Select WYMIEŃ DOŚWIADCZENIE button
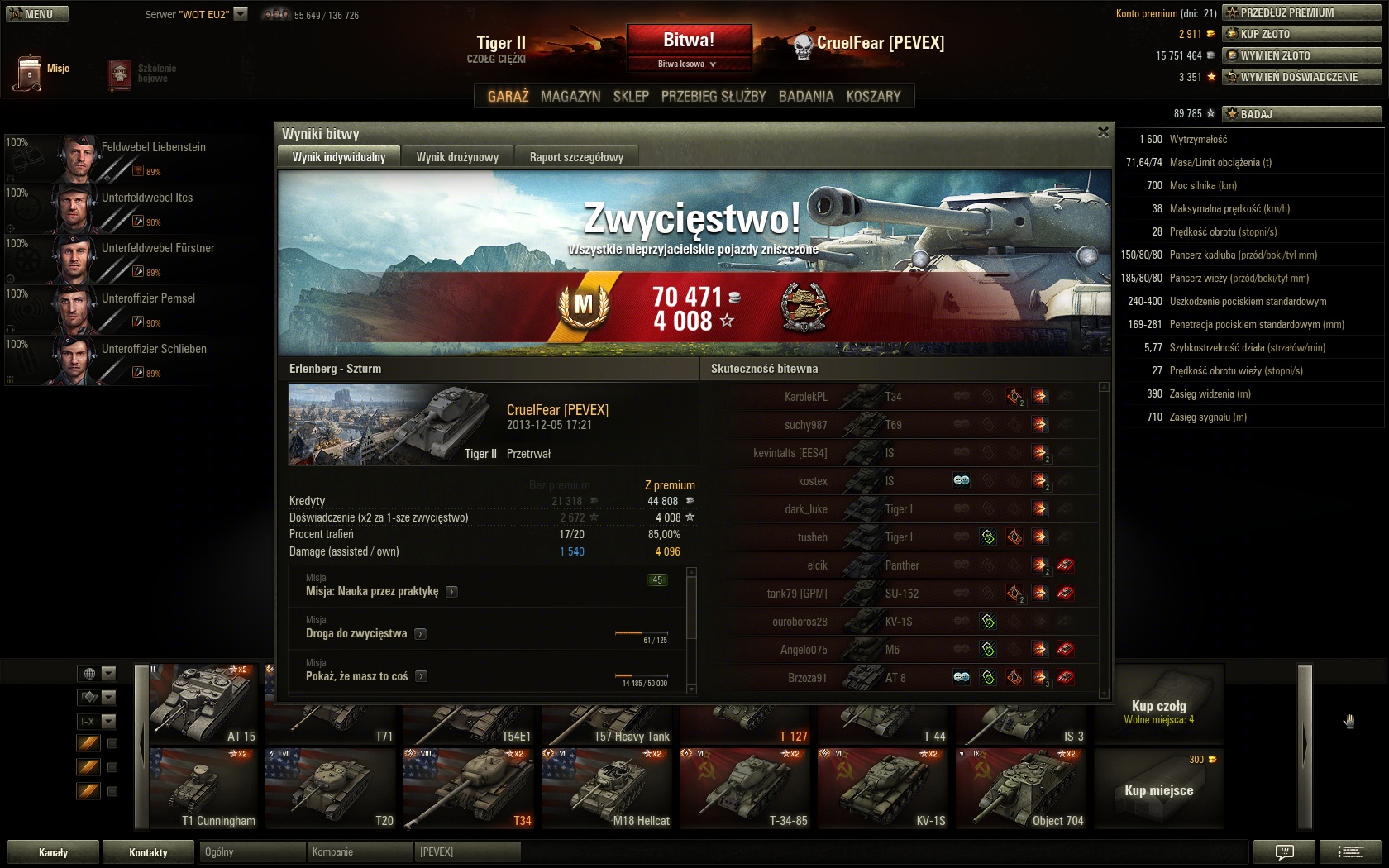Viewport: 1389px width, 868px height. pyautogui.click(x=1301, y=77)
